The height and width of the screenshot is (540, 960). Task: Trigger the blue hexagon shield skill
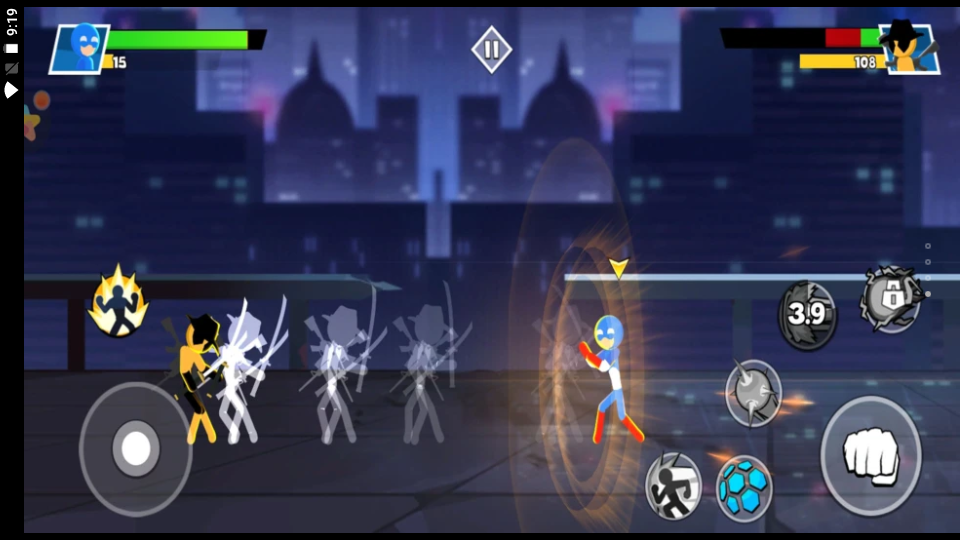coord(744,488)
